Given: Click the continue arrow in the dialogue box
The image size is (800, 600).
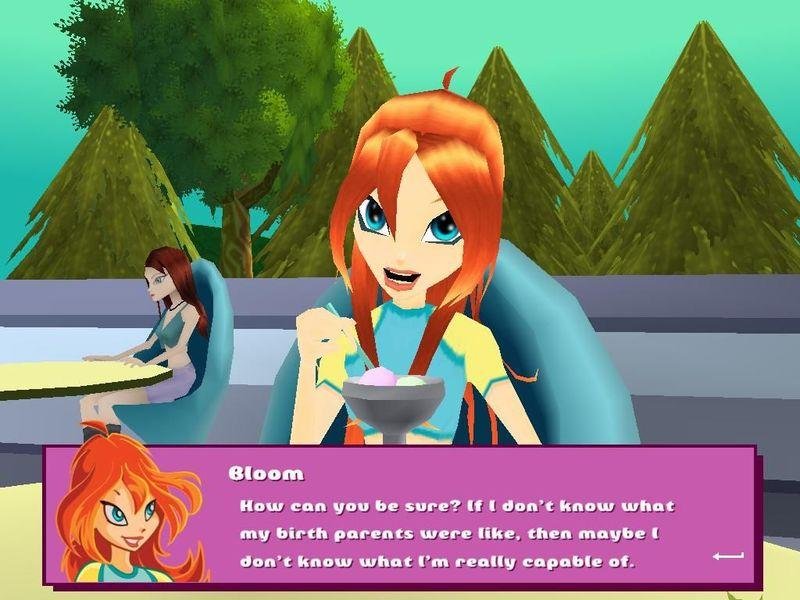Looking at the screenshot, I should click(728, 555).
